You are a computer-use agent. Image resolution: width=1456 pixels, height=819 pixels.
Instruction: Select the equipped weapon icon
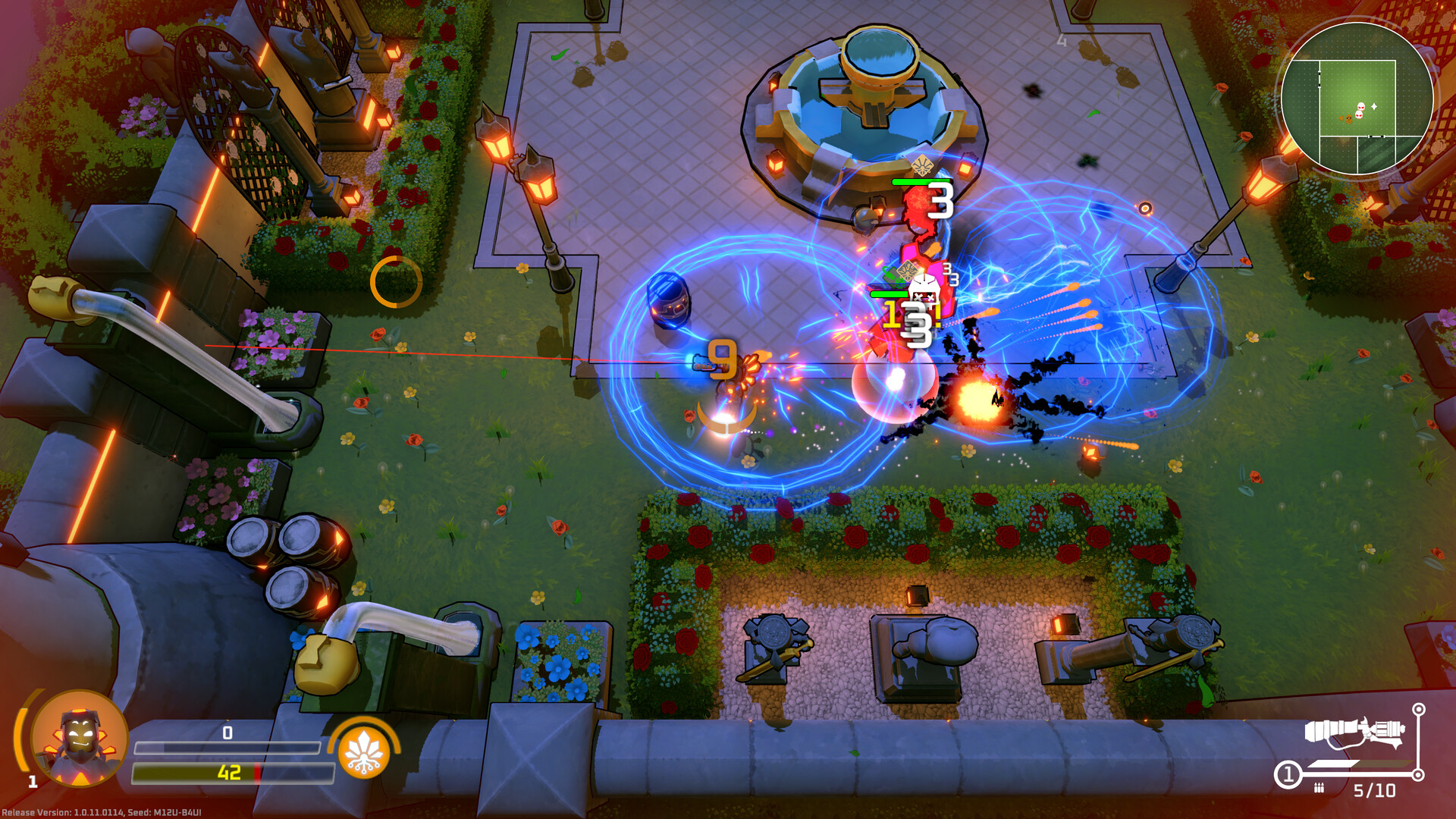(1354, 733)
